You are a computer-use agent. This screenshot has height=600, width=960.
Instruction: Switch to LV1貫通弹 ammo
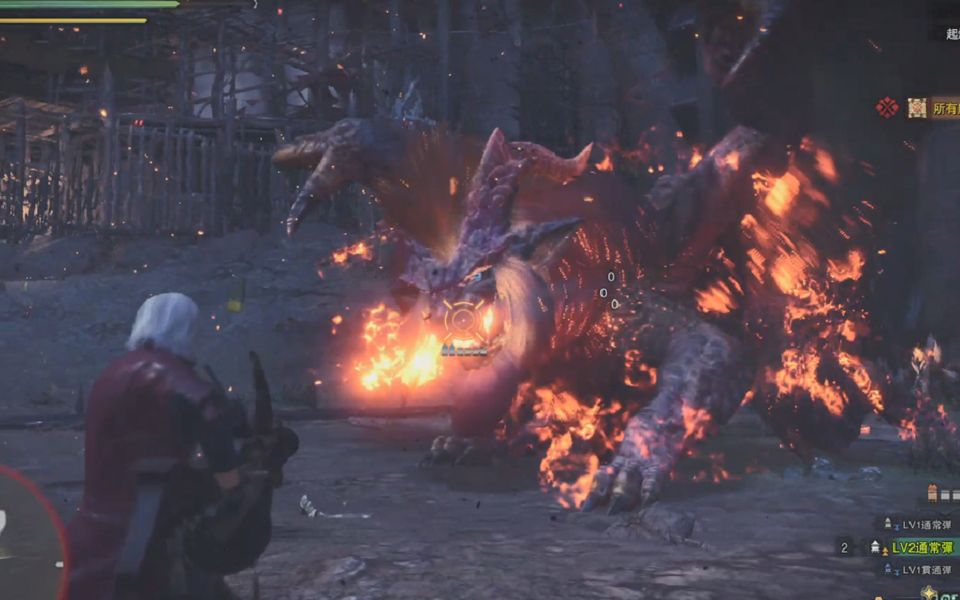(918, 569)
